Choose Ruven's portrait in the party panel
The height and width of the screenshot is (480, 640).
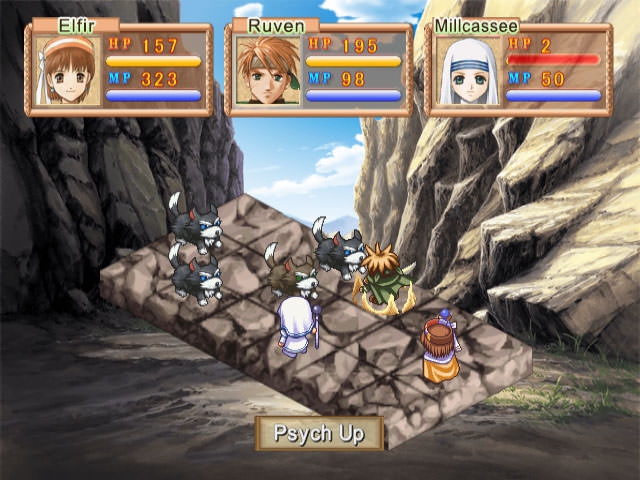[268, 70]
